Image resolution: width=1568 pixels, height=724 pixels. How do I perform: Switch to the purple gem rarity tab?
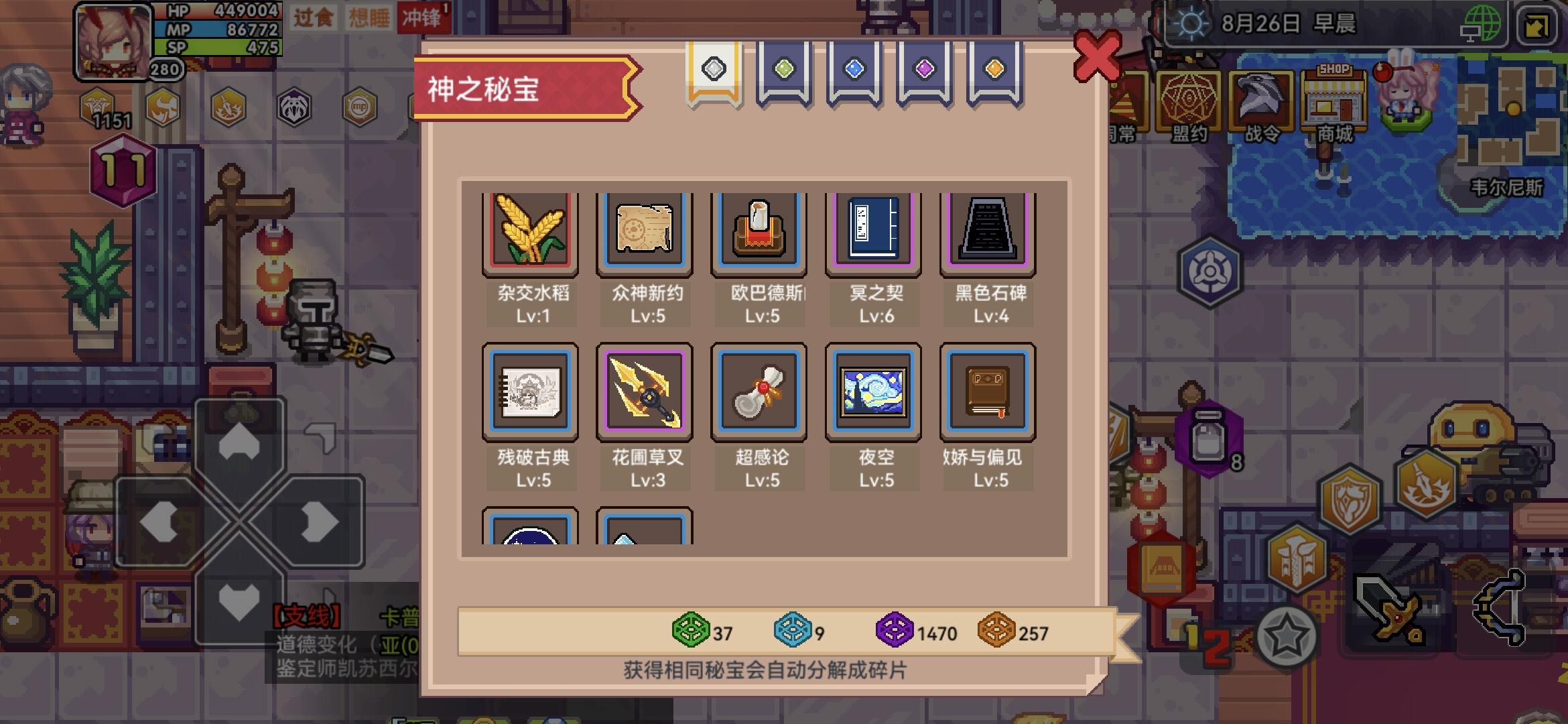(x=922, y=69)
